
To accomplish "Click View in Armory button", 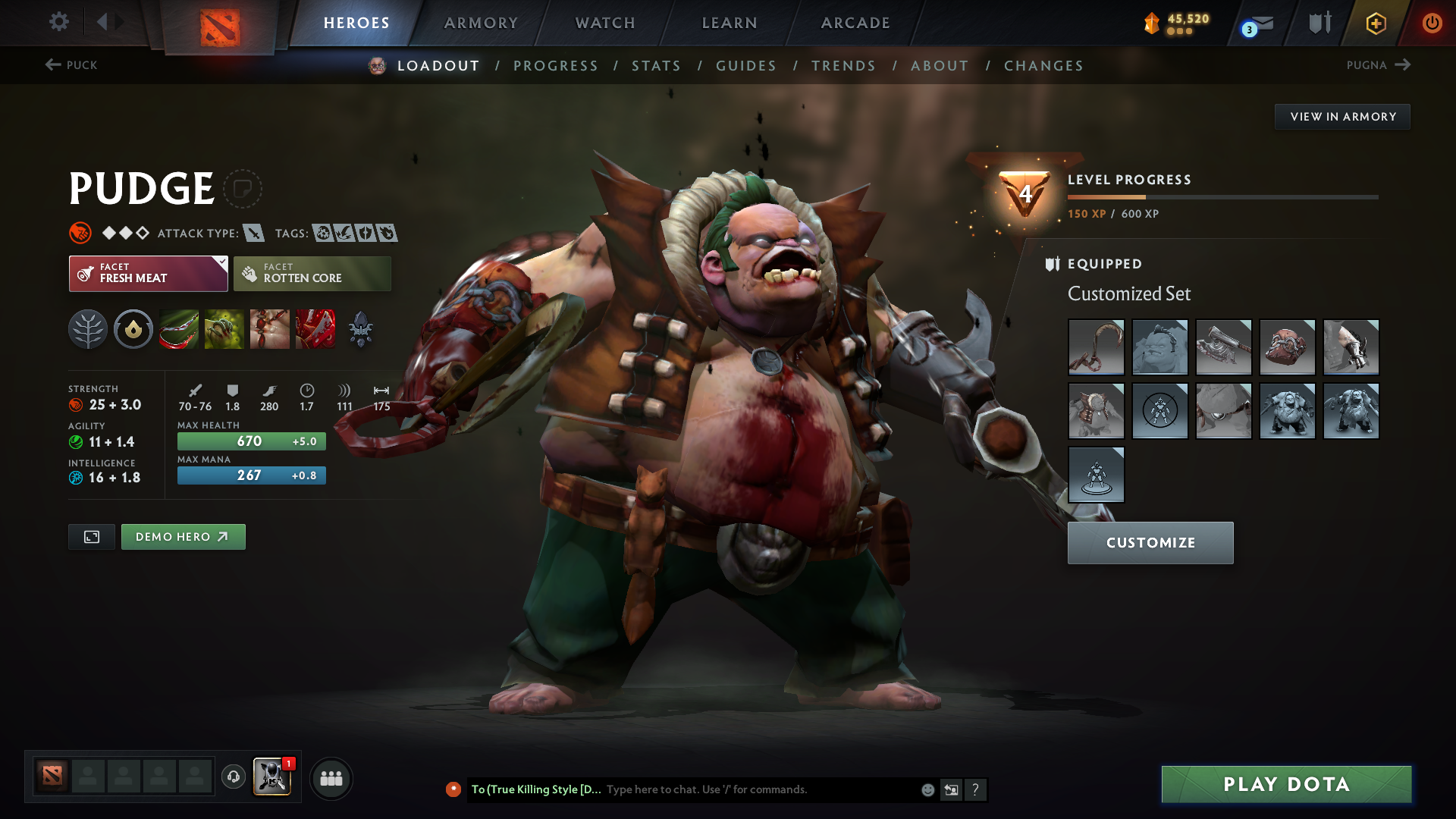I will pyautogui.click(x=1342, y=117).
